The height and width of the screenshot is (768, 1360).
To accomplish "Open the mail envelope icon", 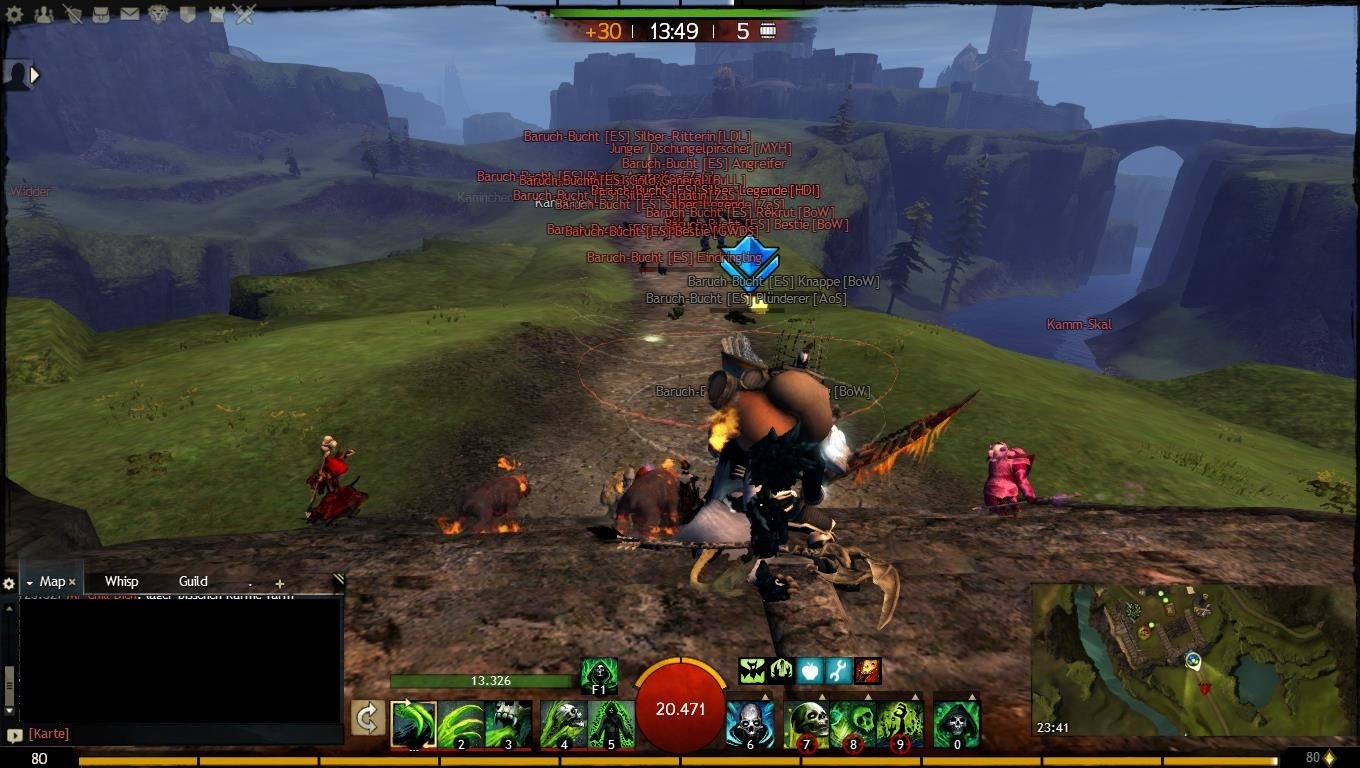I will point(130,14).
